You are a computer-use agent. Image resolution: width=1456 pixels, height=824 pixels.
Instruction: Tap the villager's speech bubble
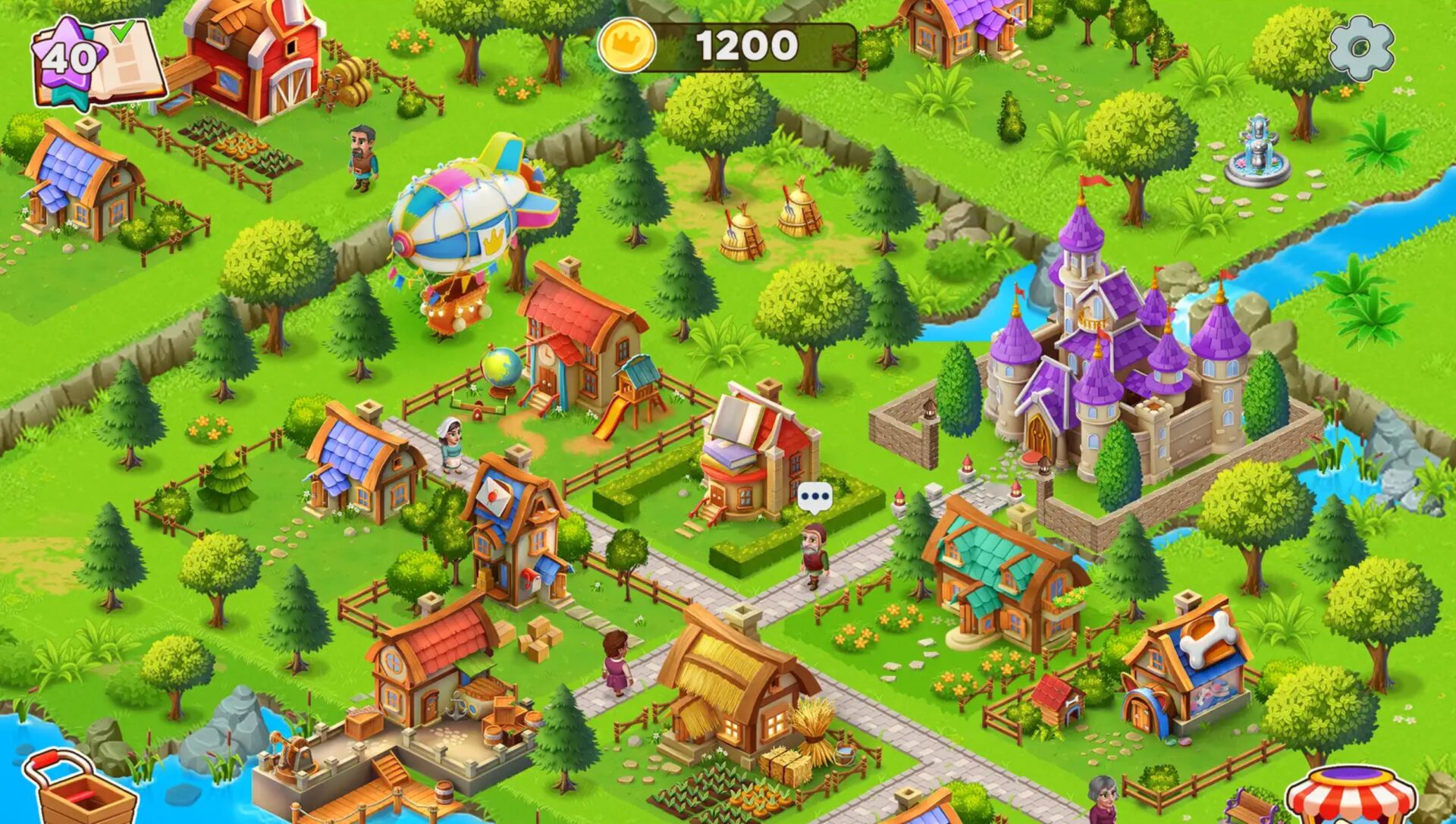click(814, 497)
